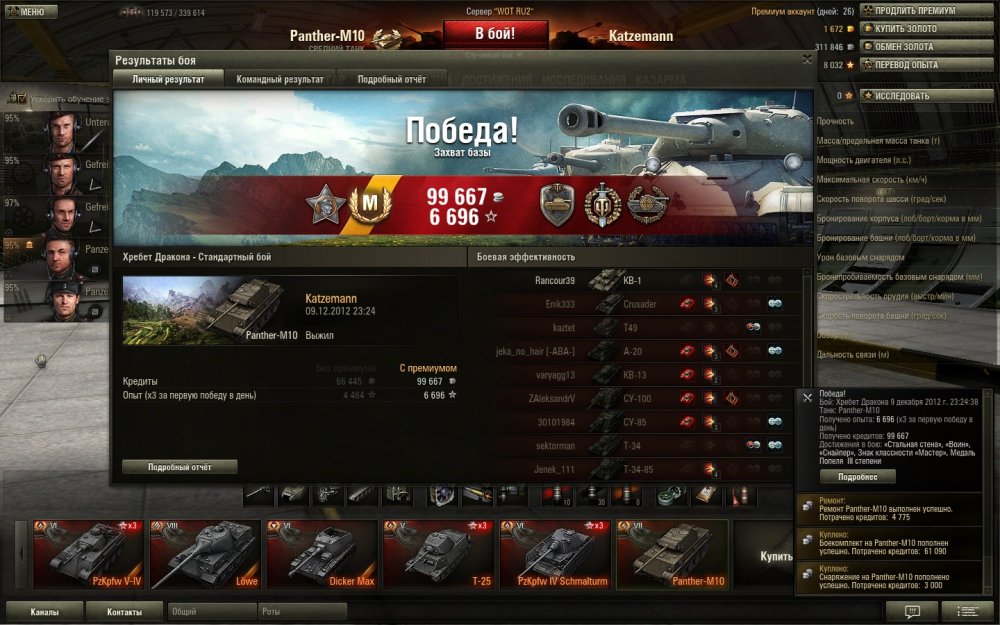1000x625 pixels.
Task: Click Подробнее in the victory notification
Action: coord(858,477)
